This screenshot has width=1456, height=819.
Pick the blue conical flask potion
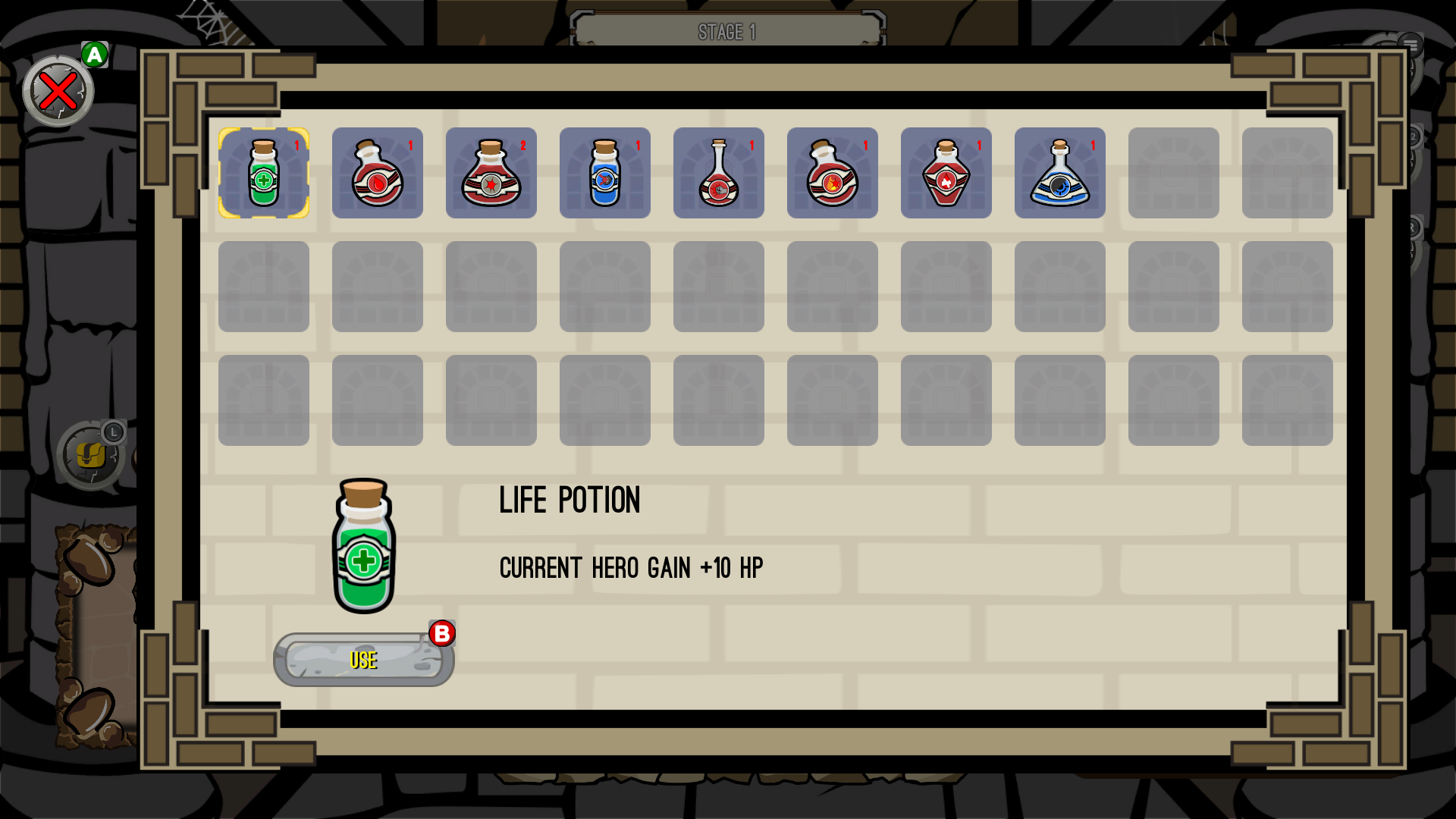point(1060,173)
